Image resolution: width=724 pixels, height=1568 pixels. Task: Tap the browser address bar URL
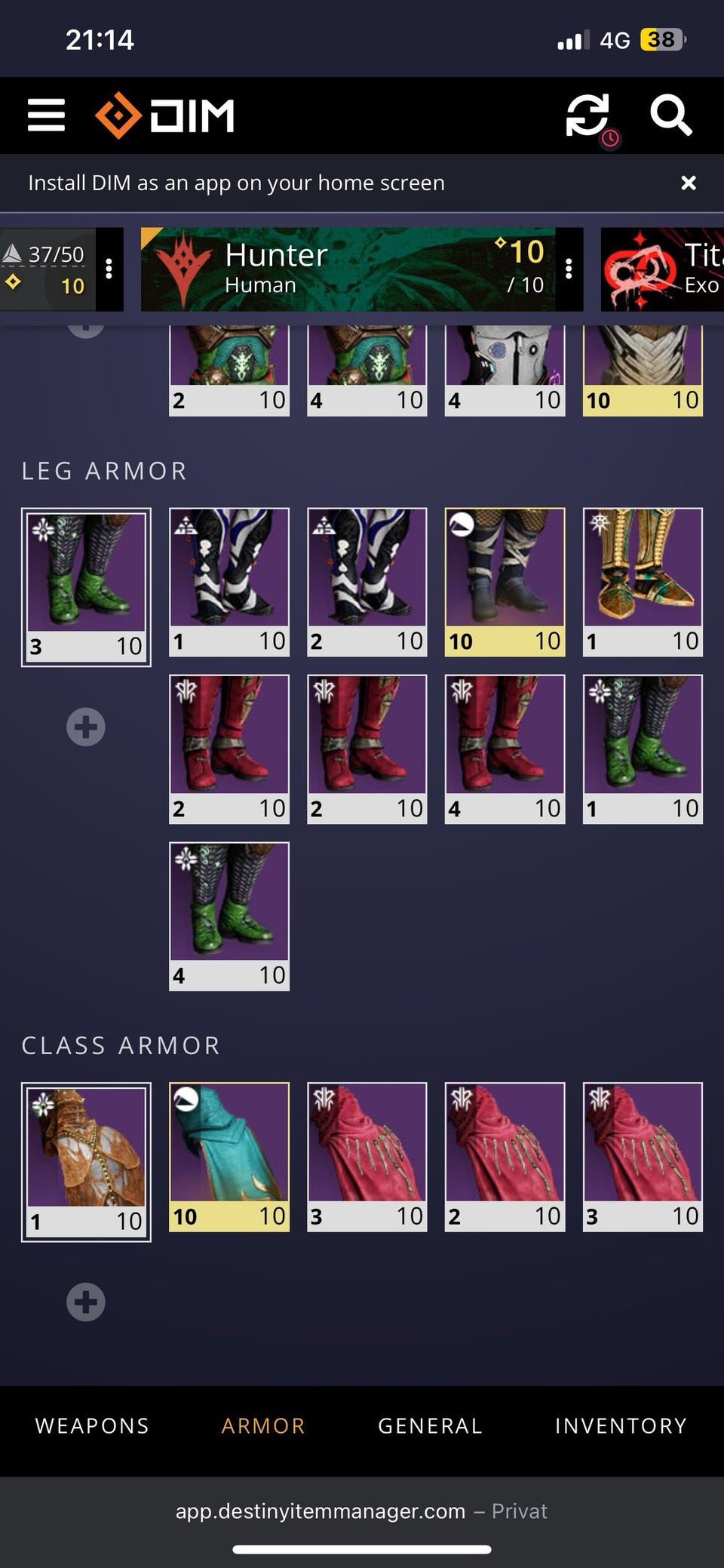321,1511
